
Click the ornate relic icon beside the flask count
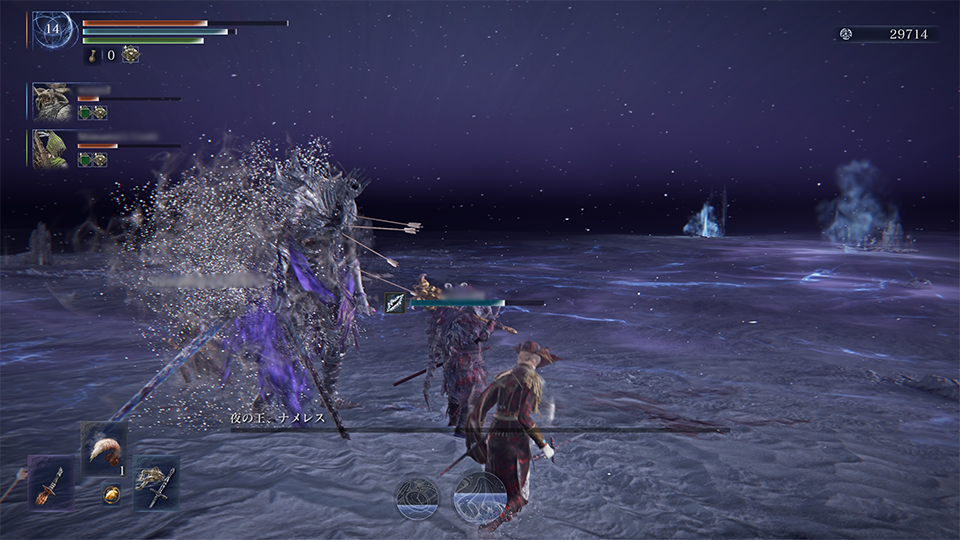131,55
